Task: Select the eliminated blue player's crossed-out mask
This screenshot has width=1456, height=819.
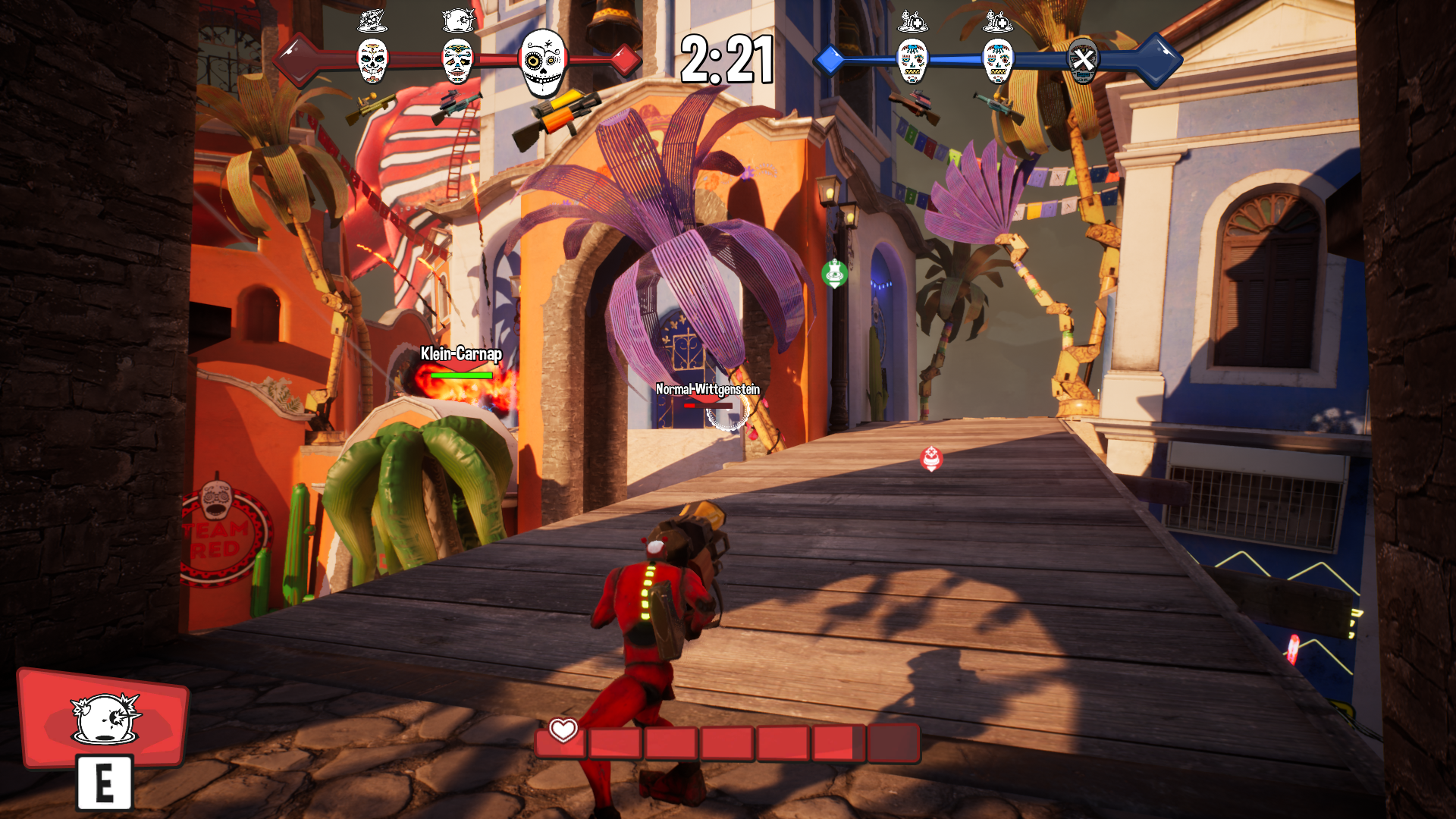Action: pos(1082,60)
